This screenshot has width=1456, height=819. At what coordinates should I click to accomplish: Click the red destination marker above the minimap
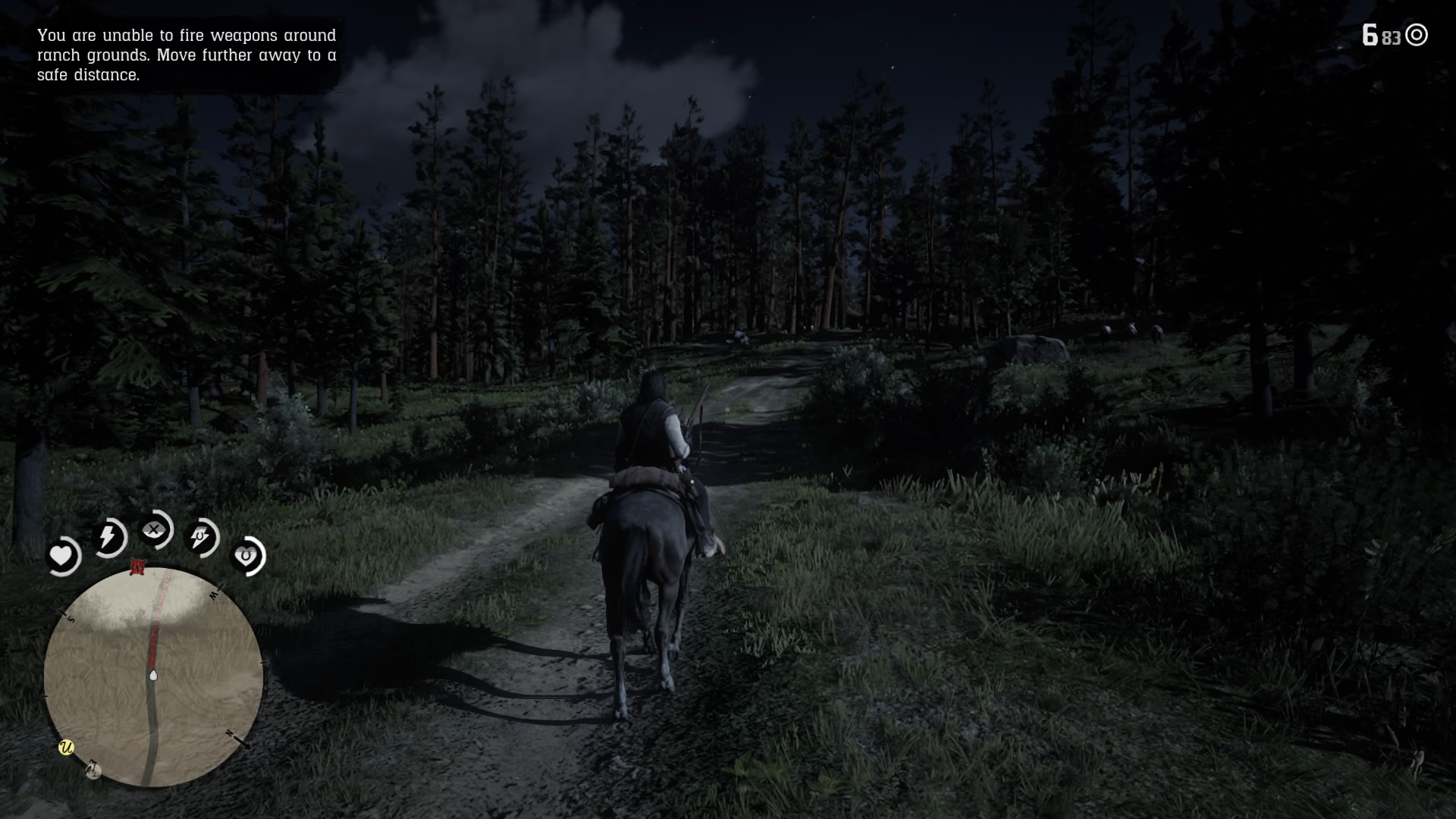click(x=140, y=568)
